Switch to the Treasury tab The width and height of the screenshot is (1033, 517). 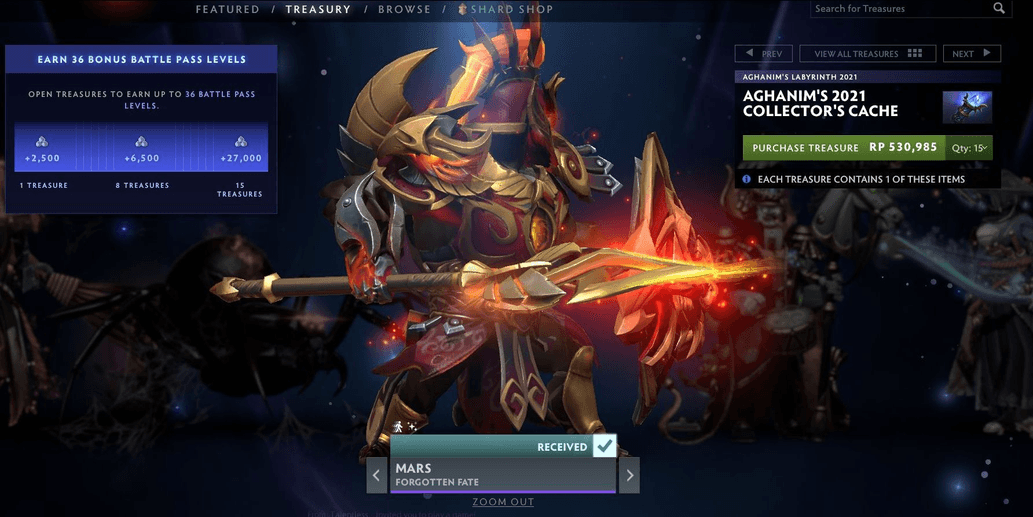[x=318, y=10]
